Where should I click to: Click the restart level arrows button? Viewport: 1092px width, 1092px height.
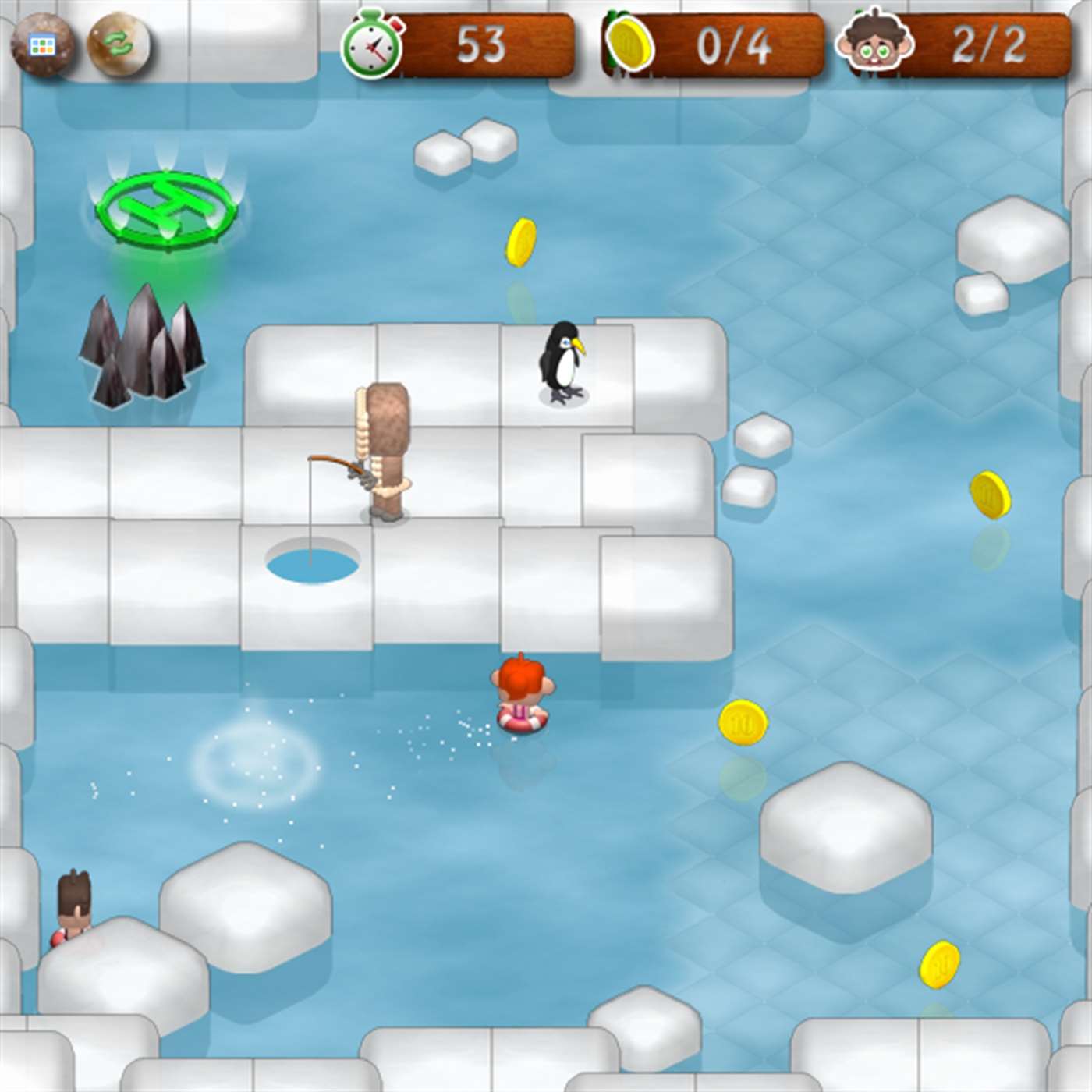tap(118, 45)
